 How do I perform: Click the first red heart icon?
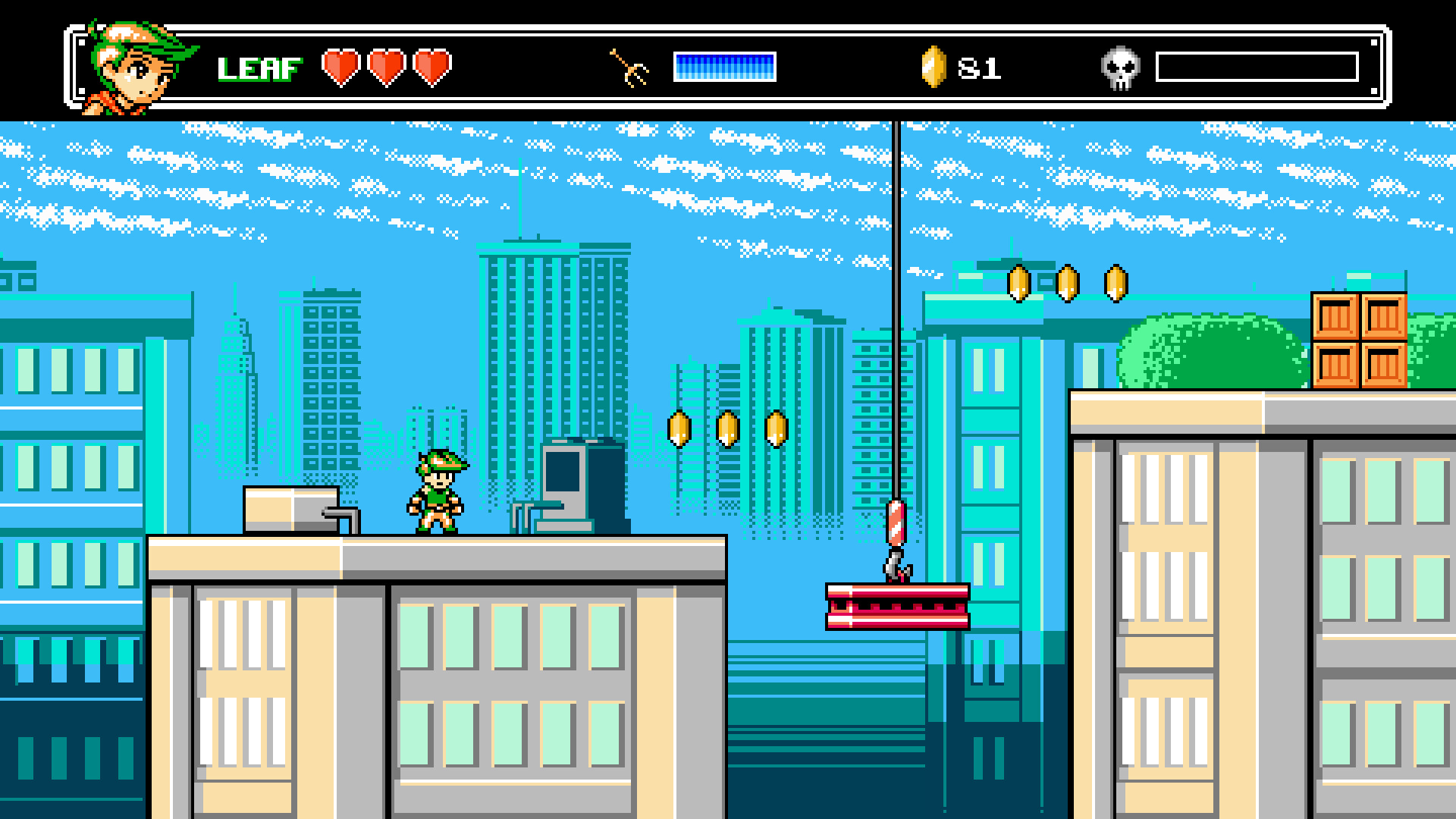pyautogui.click(x=342, y=68)
